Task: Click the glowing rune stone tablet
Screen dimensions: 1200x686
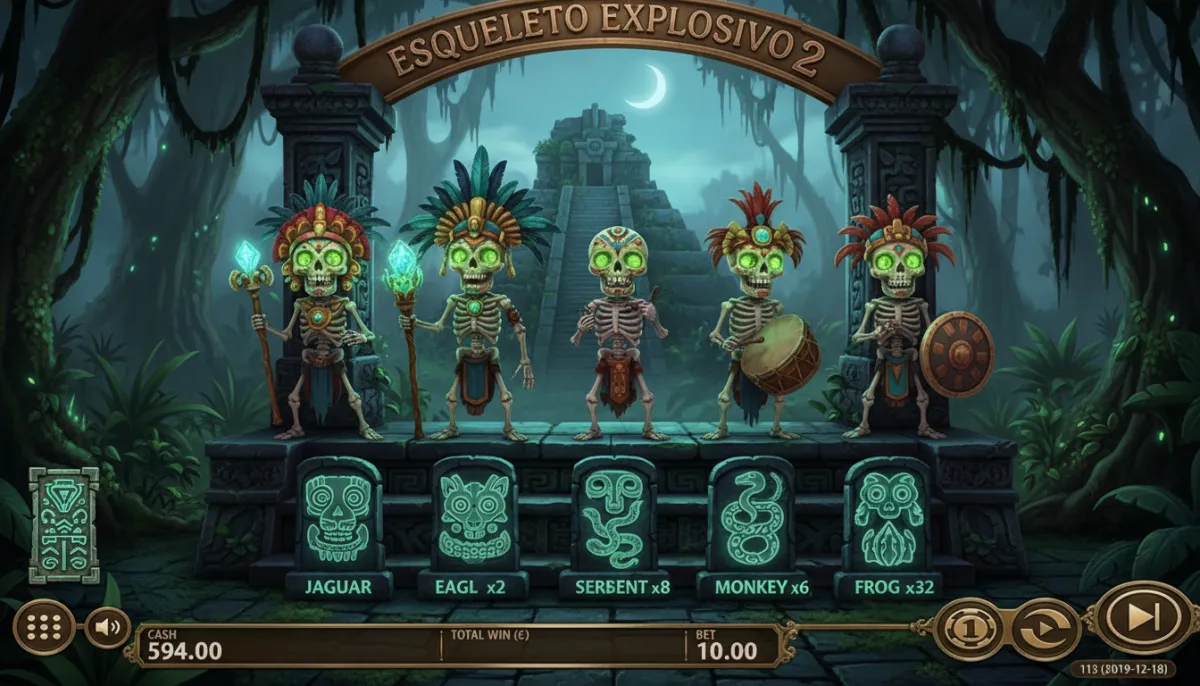Action: [x=64, y=525]
